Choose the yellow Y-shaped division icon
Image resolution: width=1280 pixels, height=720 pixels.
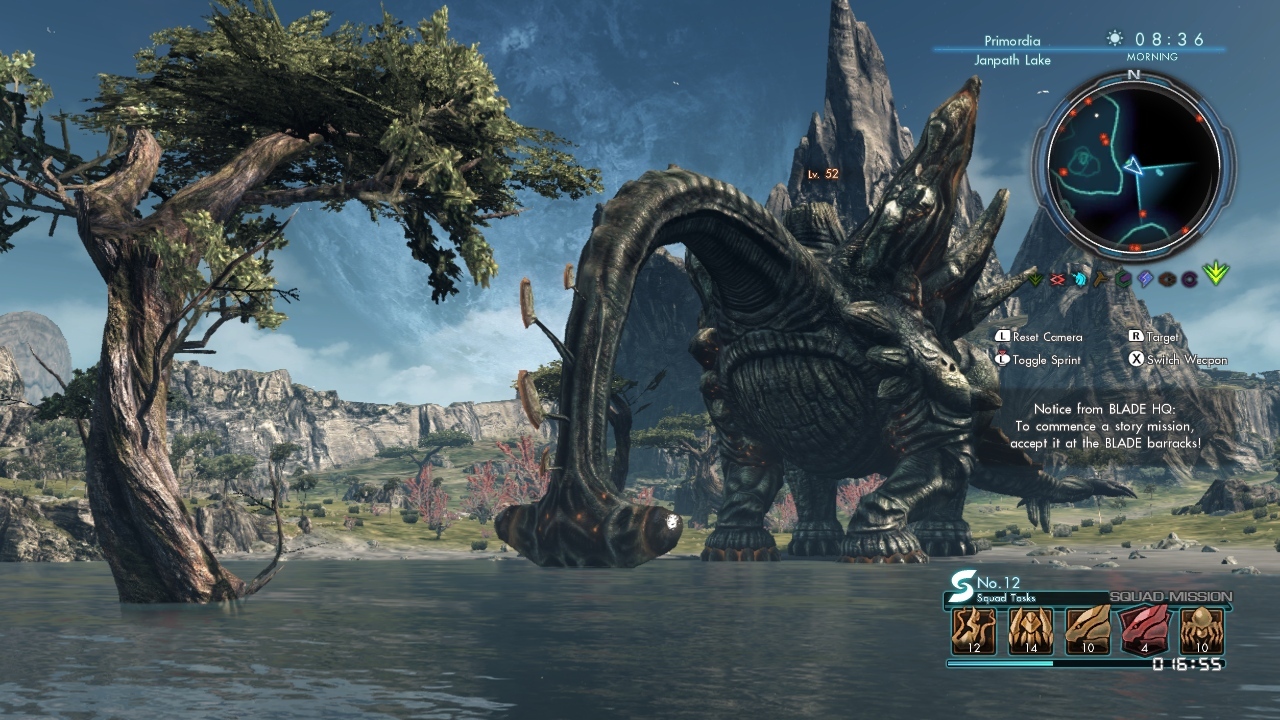click(x=1101, y=280)
